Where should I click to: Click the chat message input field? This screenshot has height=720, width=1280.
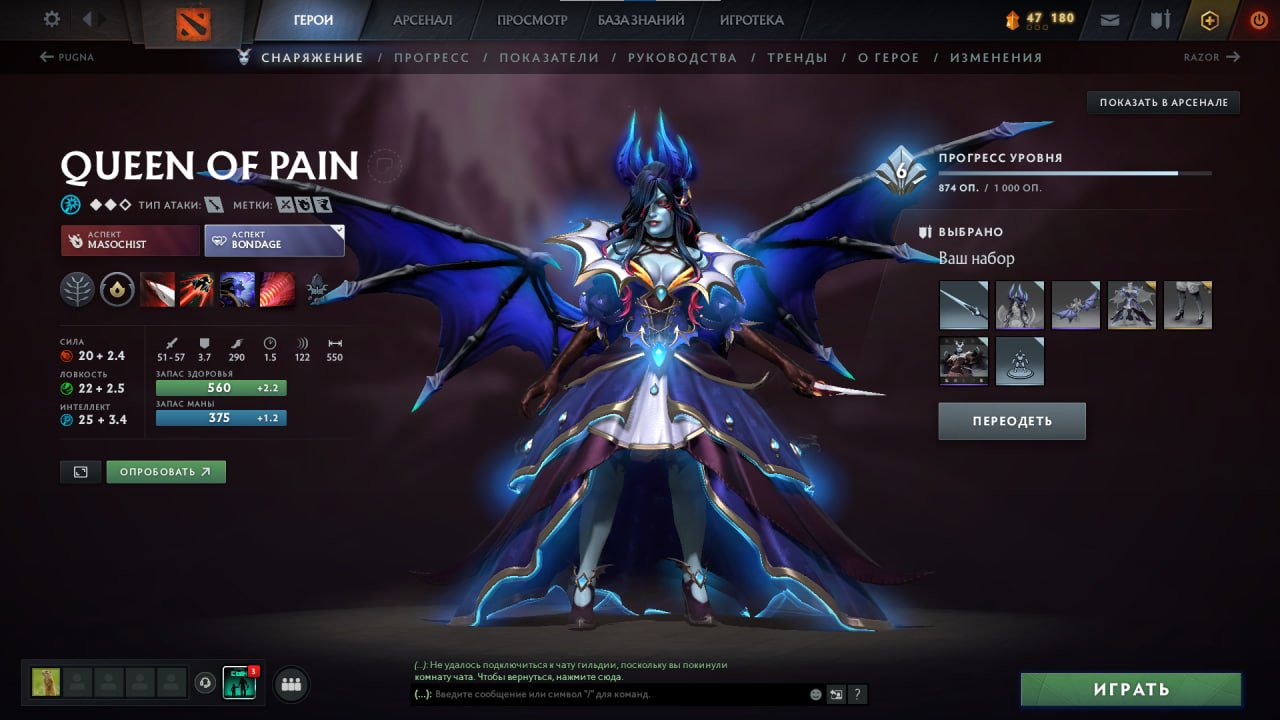(600, 694)
